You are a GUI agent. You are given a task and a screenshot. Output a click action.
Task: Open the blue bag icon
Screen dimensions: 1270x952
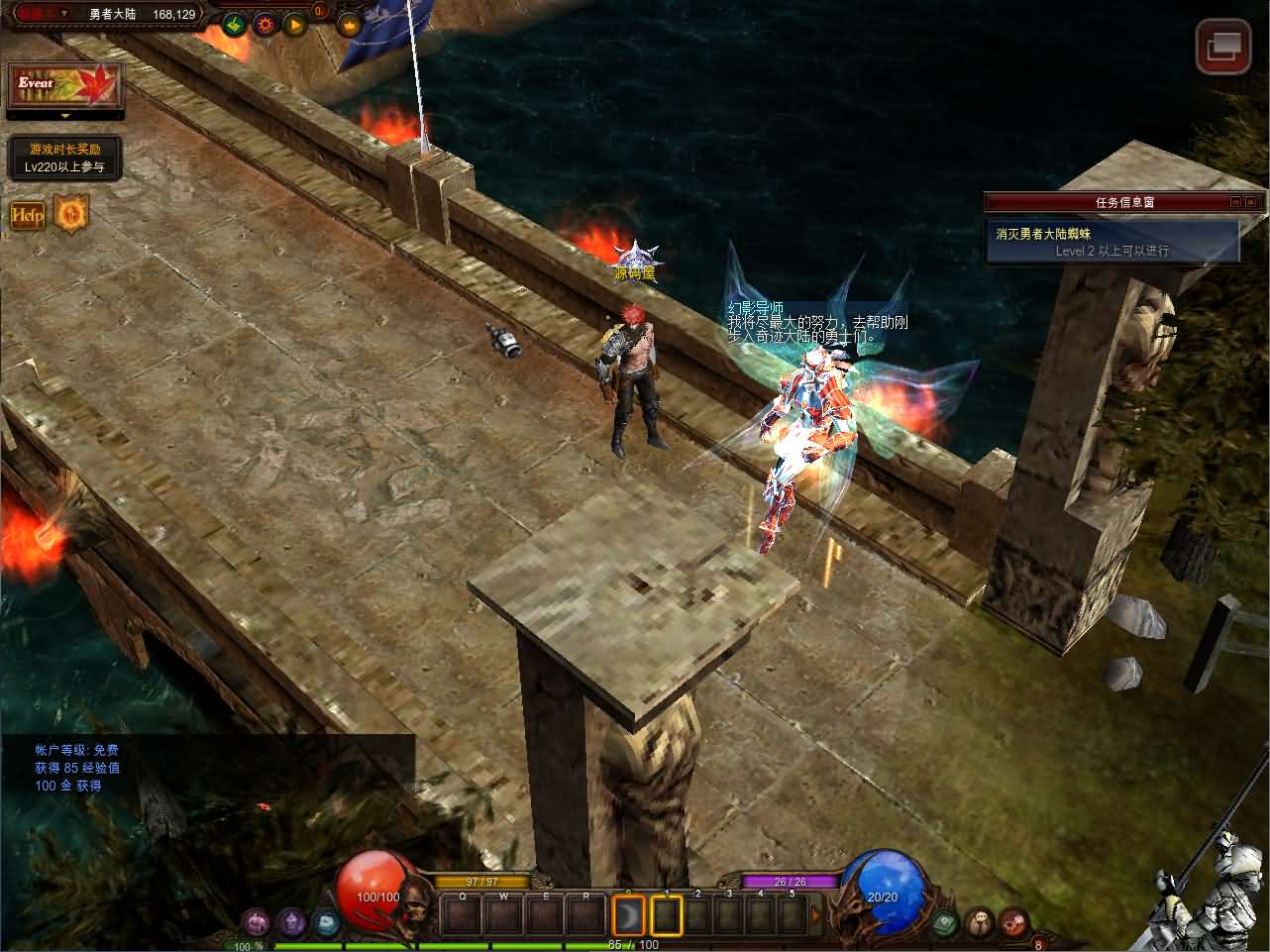click(326, 922)
